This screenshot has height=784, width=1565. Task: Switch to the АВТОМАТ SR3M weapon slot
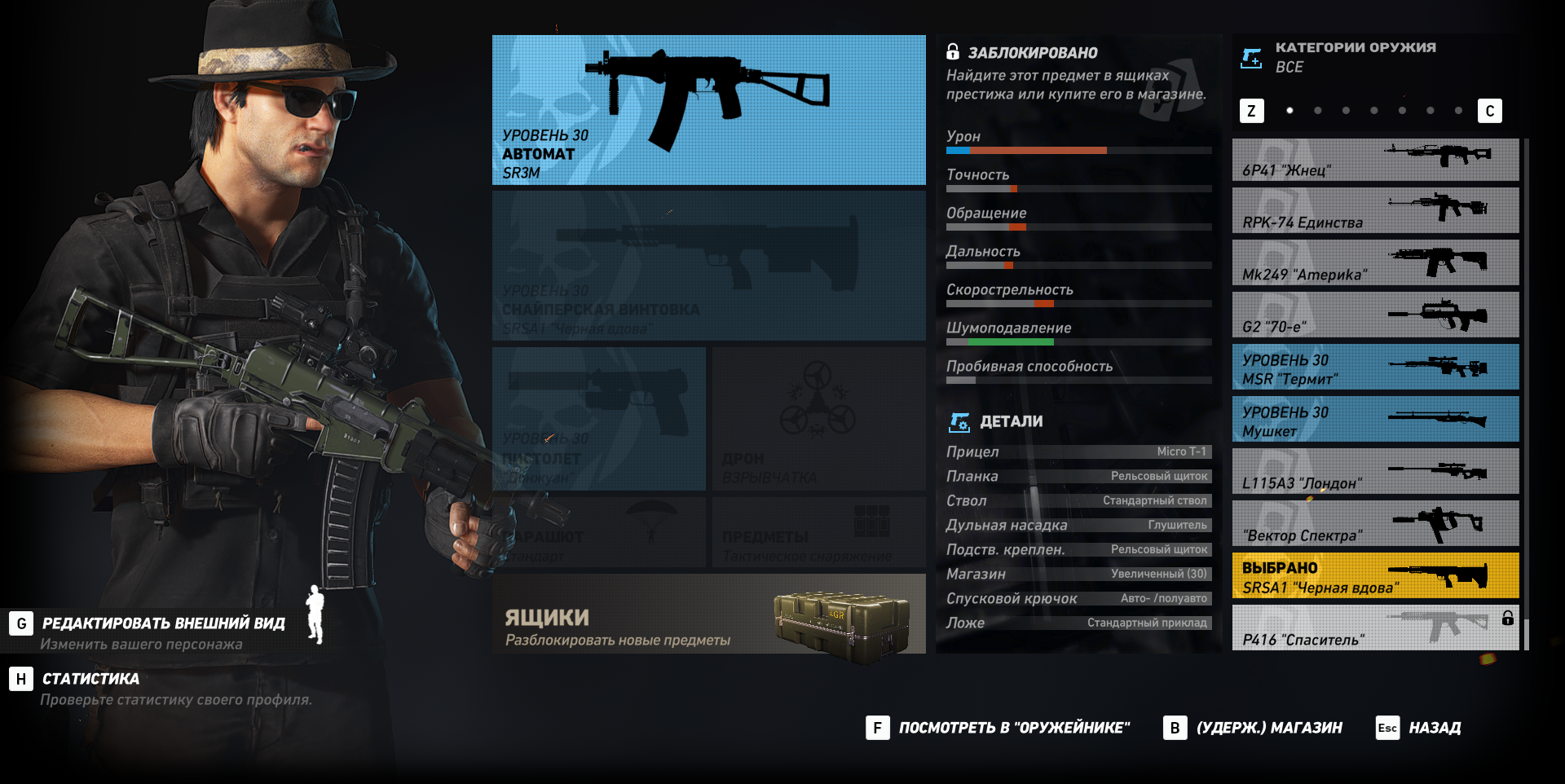click(708, 108)
